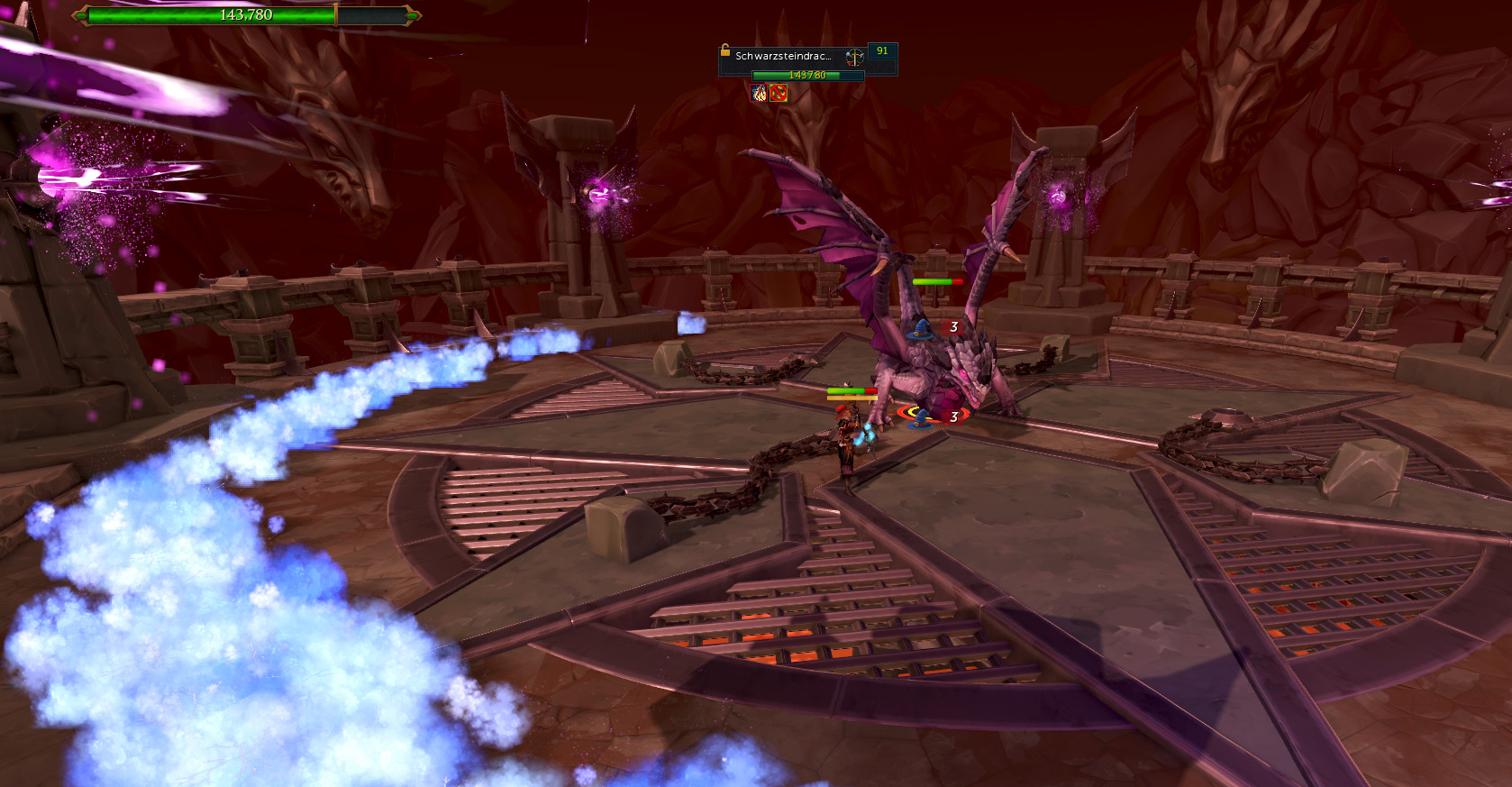Click the padlock on the target info panel
1512x787 pixels.
tap(724, 50)
